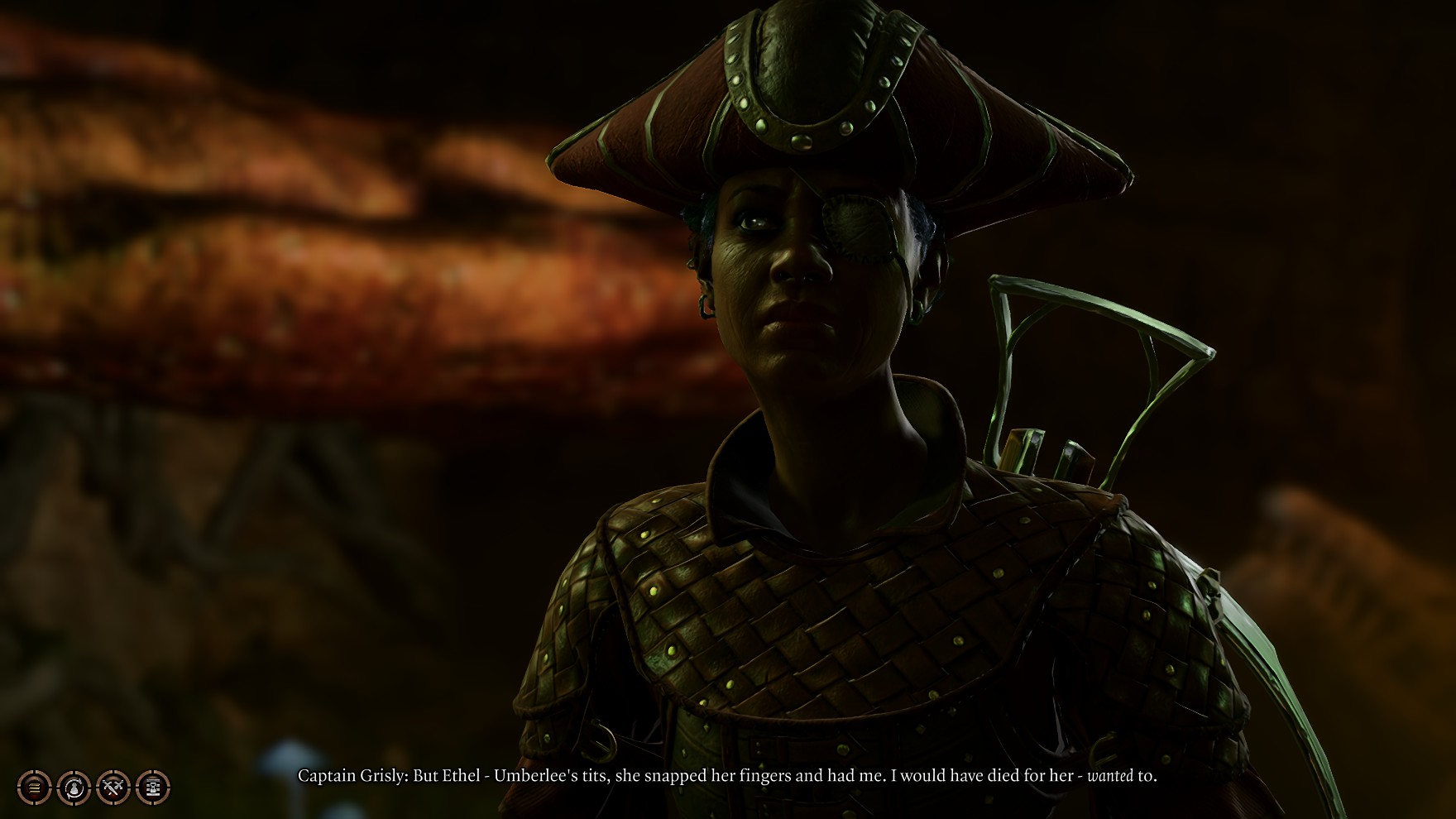Viewport: 1456px width, 819px height.
Task: Open the hourglass dialogue history icon
Action: pyautogui.click(x=153, y=788)
